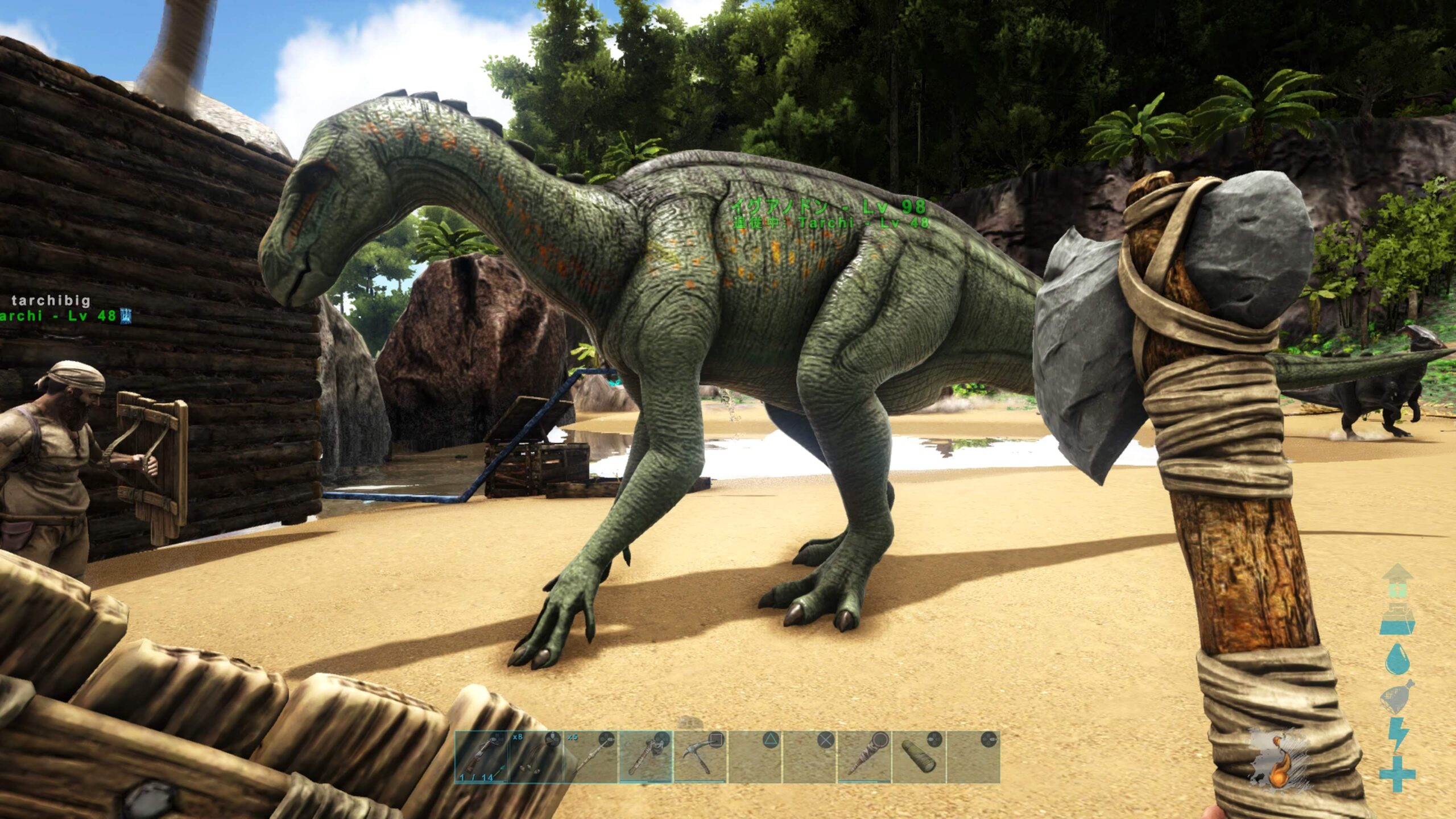Choose the spear hotbar slot
Screen dimensions: 1456x819
590,757
